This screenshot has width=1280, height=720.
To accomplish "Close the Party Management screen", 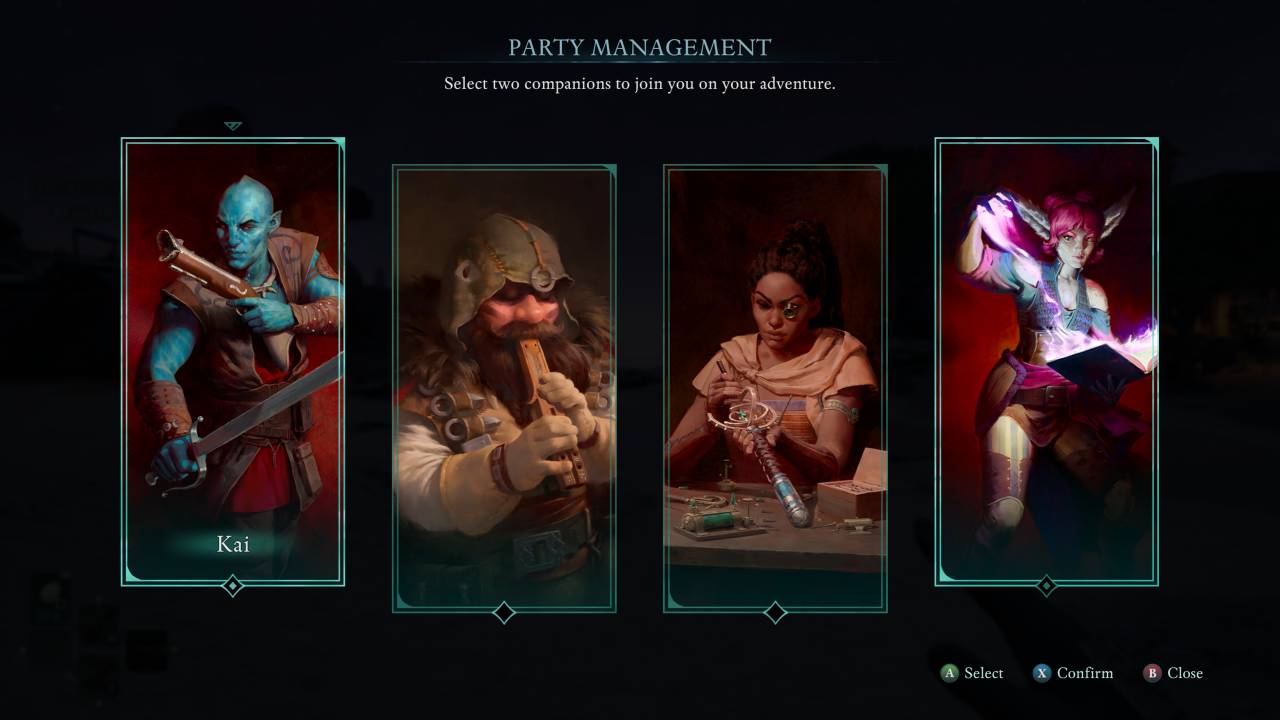I will tap(1173, 673).
